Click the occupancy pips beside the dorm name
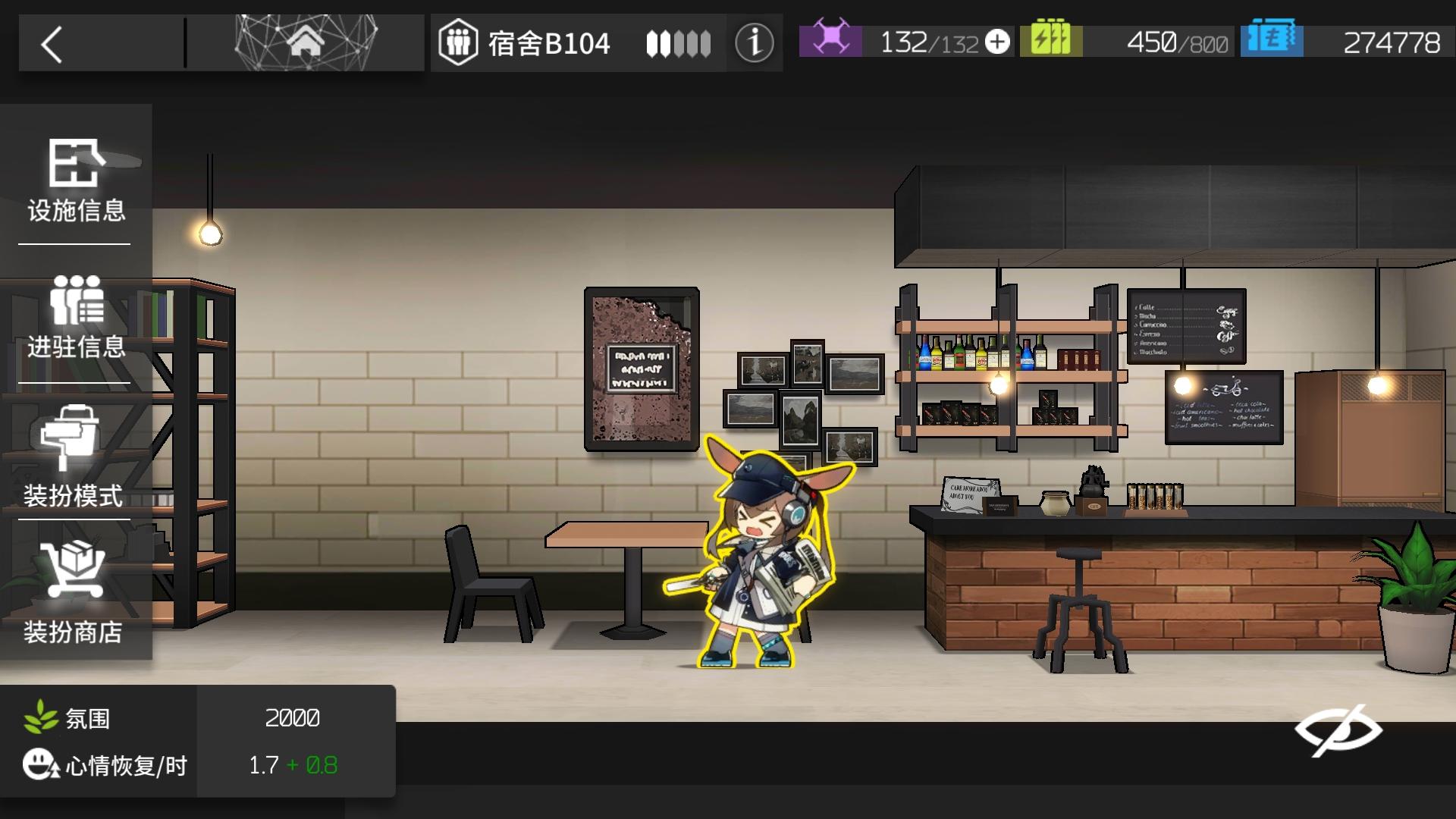1456x819 pixels. tap(677, 43)
